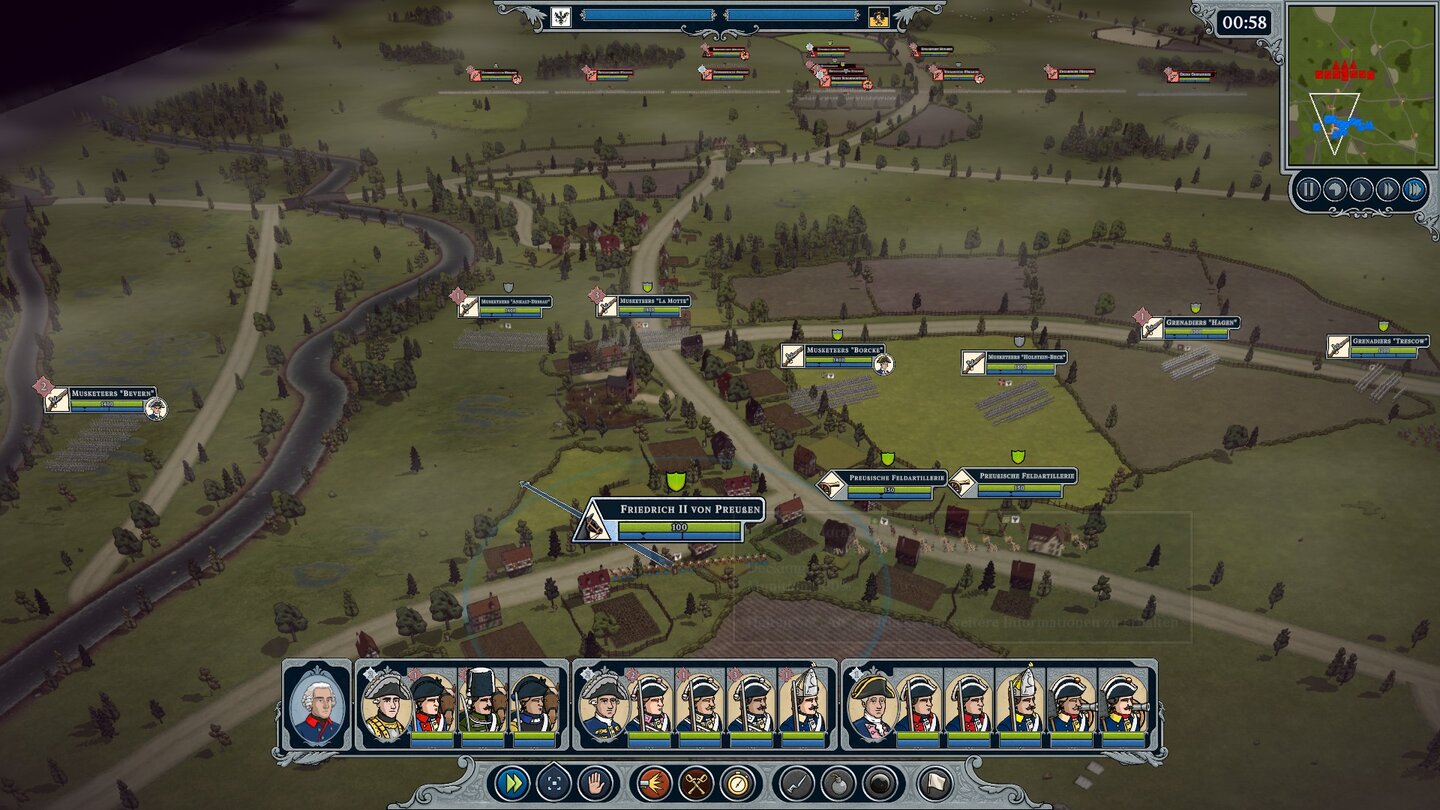This screenshot has width=1440, height=810.
Task: Click the stopwatch command icon
Action: (x=739, y=783)
